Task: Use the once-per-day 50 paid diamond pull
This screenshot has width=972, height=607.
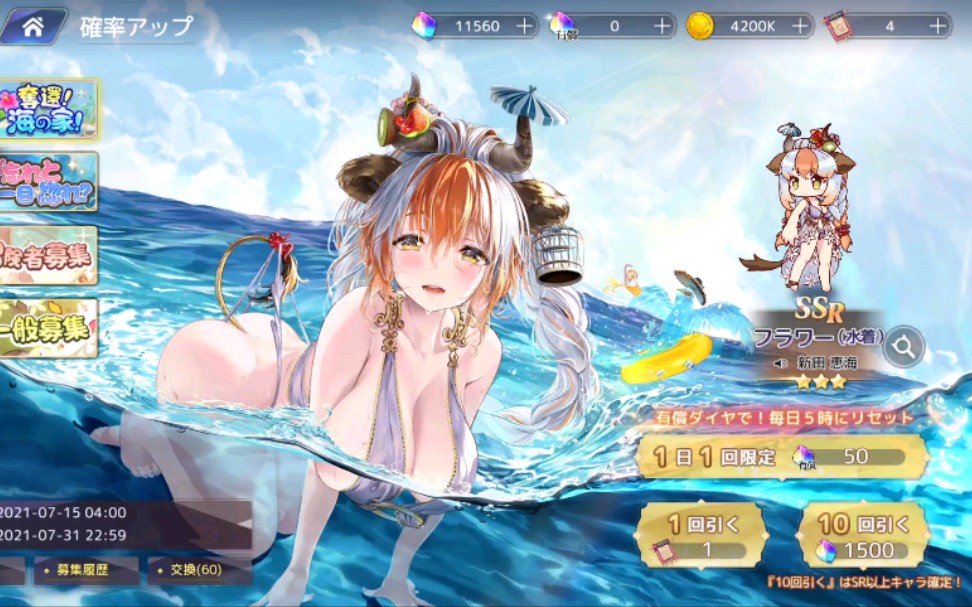Action: pyautogui.click(x=782, y=457)
